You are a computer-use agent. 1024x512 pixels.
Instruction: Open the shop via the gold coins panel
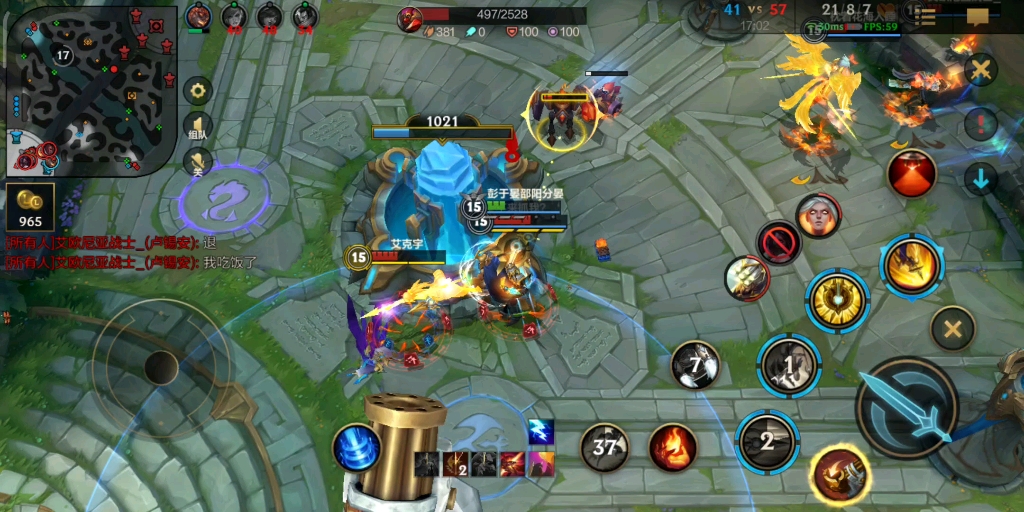click(30, 207)
